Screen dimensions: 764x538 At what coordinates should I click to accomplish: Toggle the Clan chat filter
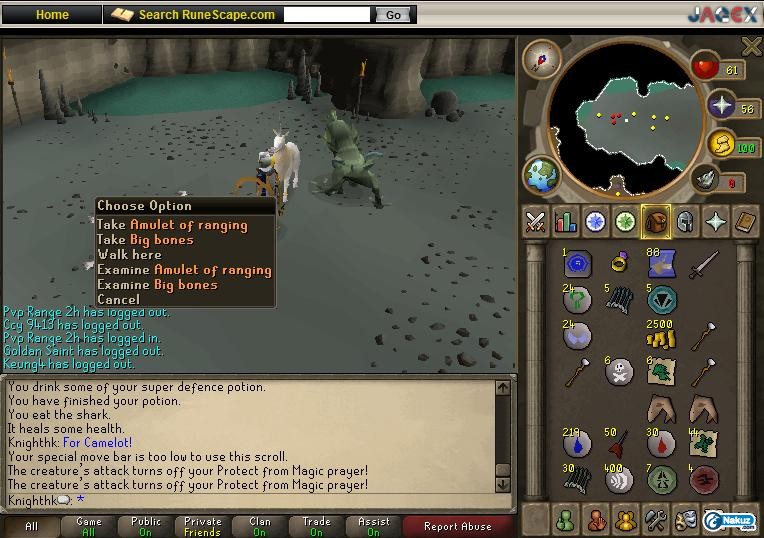pyautogui.click(x=260, y=526)
